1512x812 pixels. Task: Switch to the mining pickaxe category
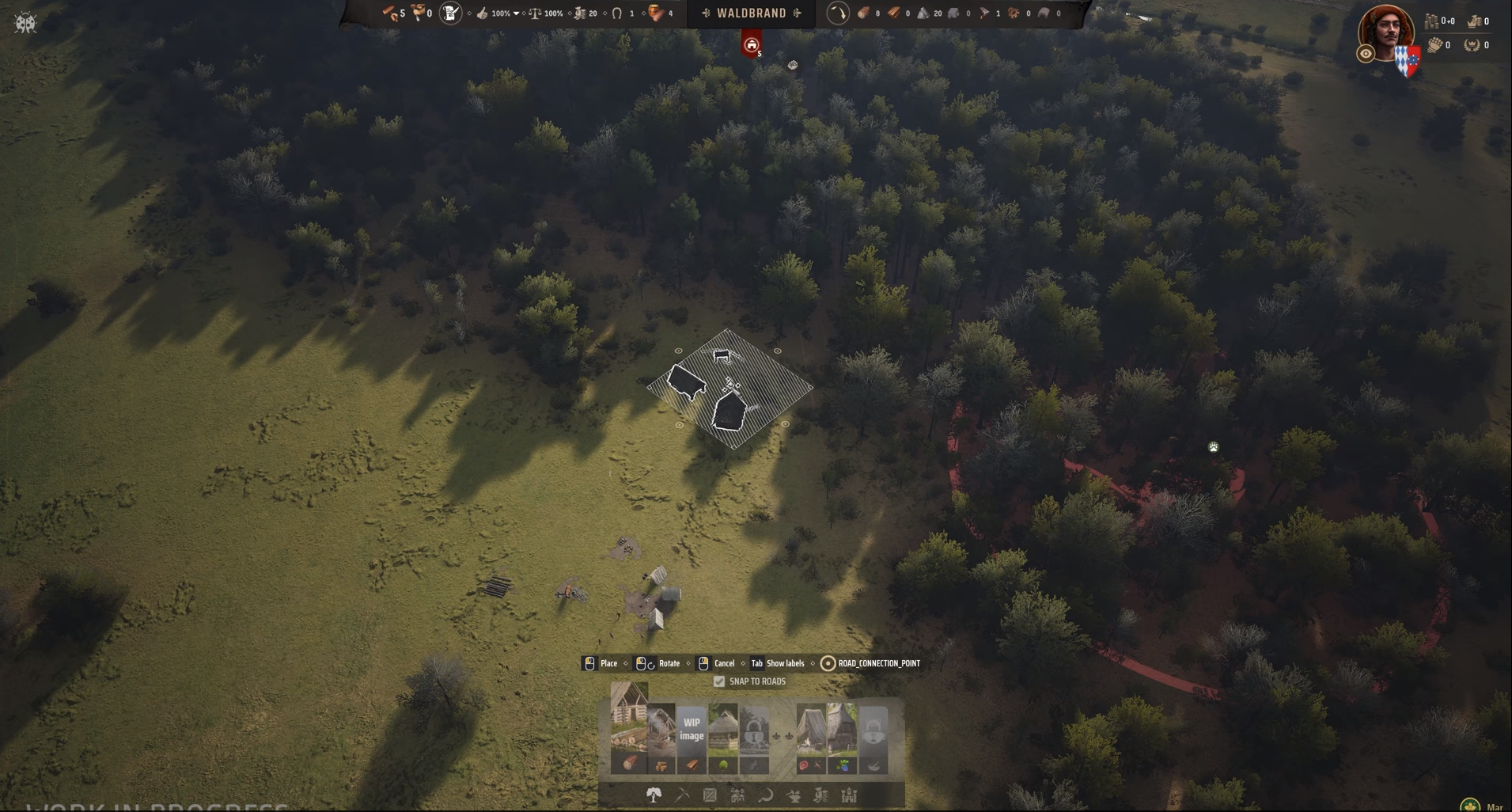(682, 795)
